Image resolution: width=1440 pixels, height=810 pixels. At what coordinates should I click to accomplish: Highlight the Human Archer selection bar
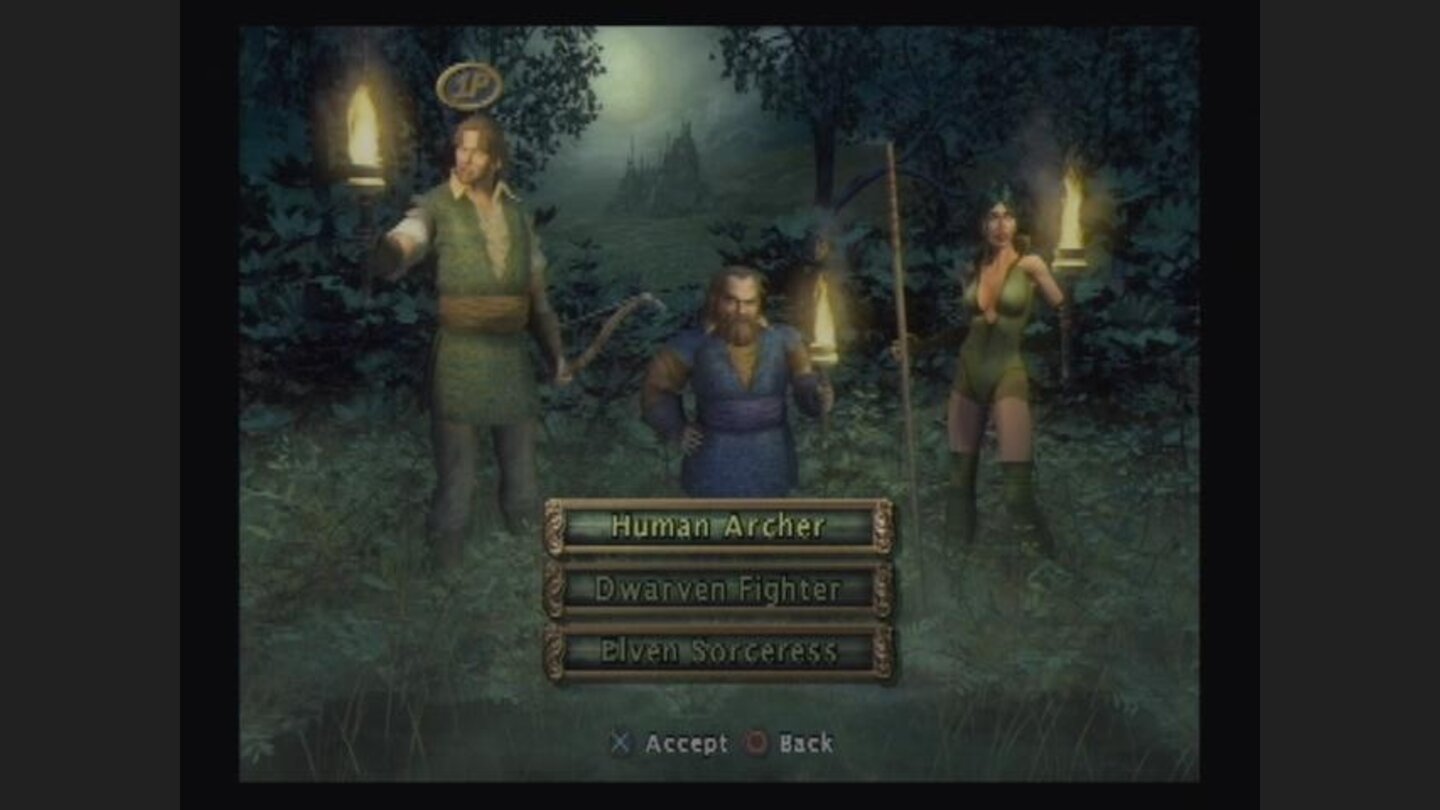(718, 527)
